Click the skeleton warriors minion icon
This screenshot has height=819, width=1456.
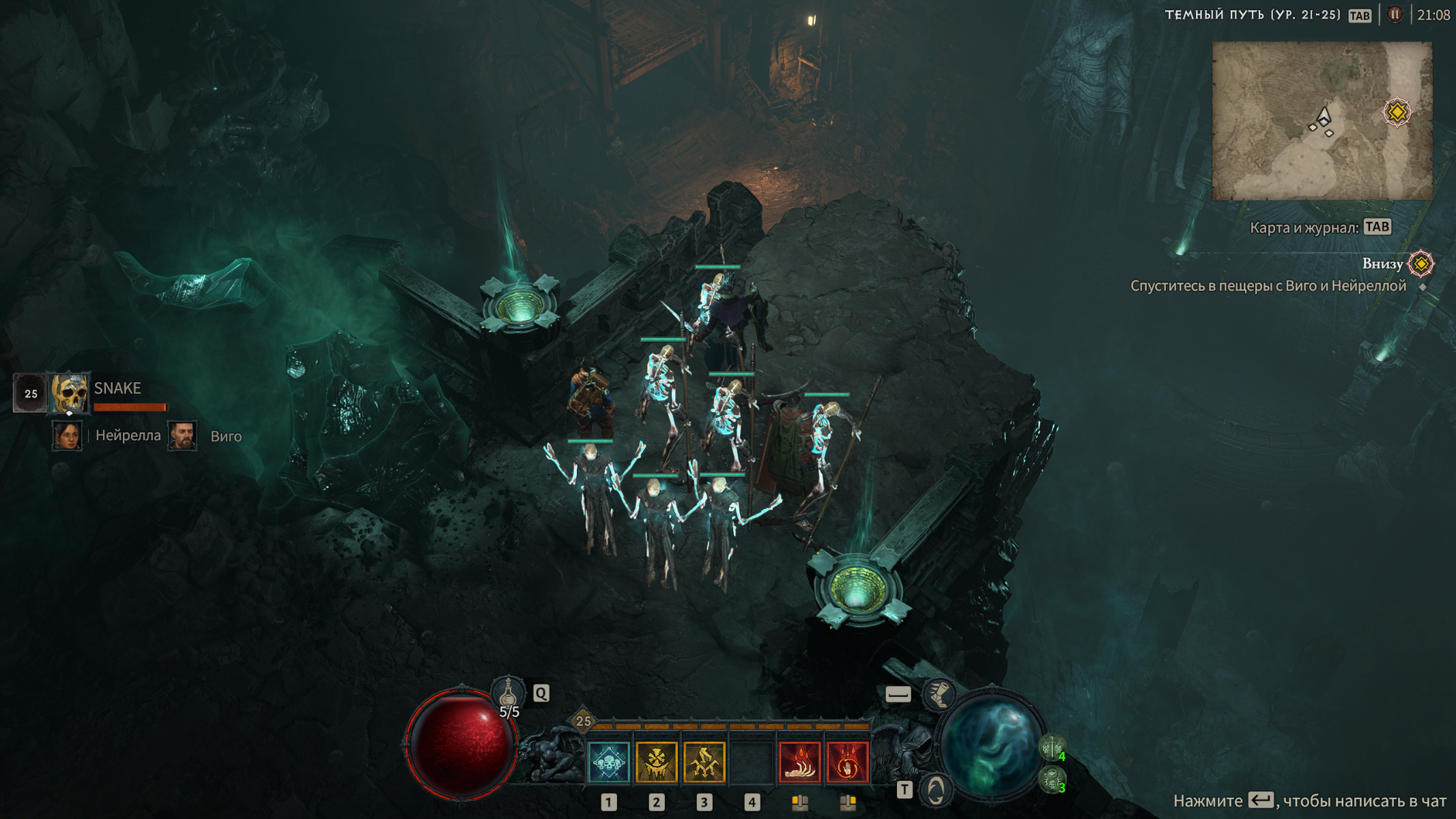coord(1052,747)
